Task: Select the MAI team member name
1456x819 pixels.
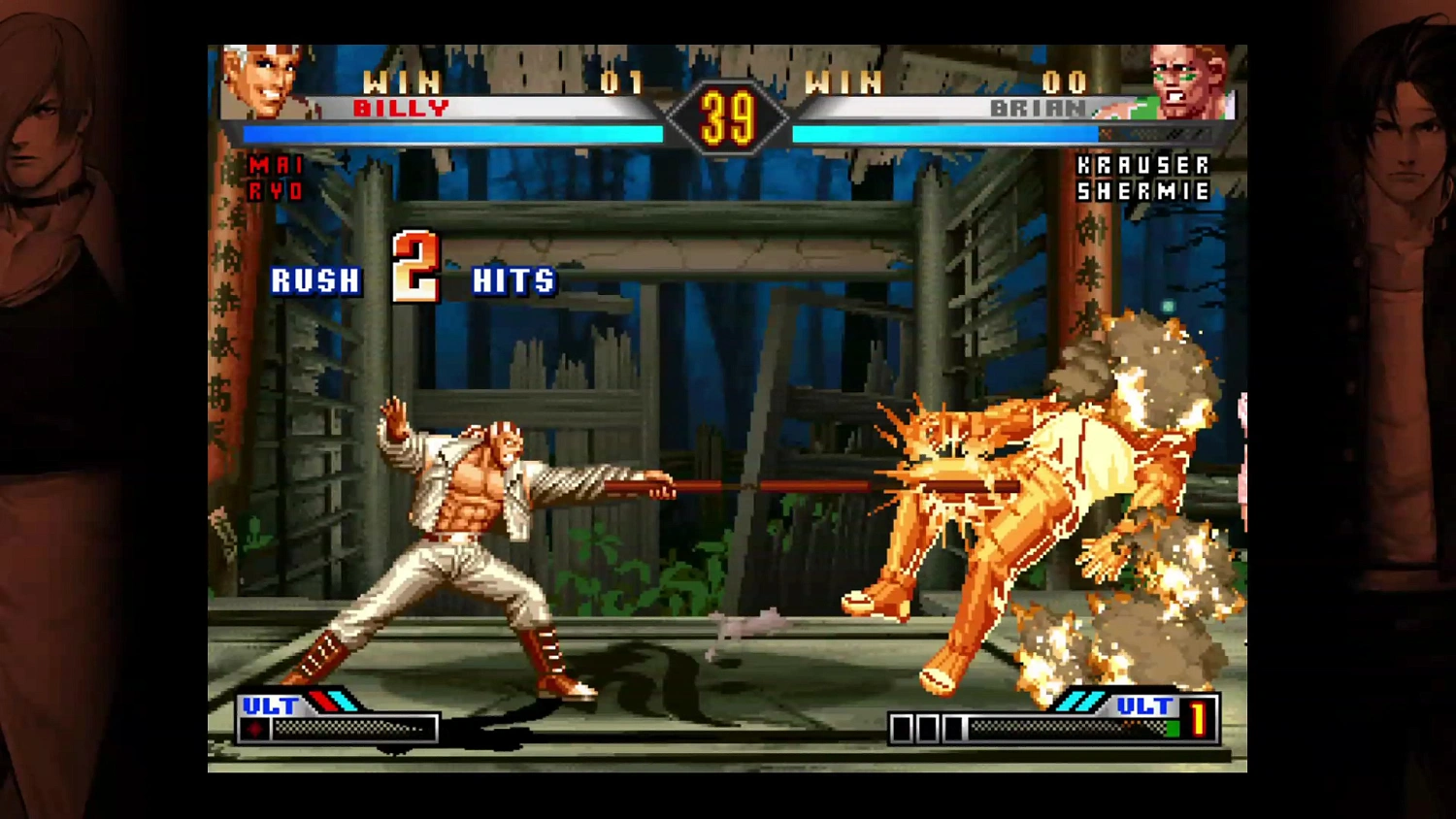Action: [x=275, y=166]
